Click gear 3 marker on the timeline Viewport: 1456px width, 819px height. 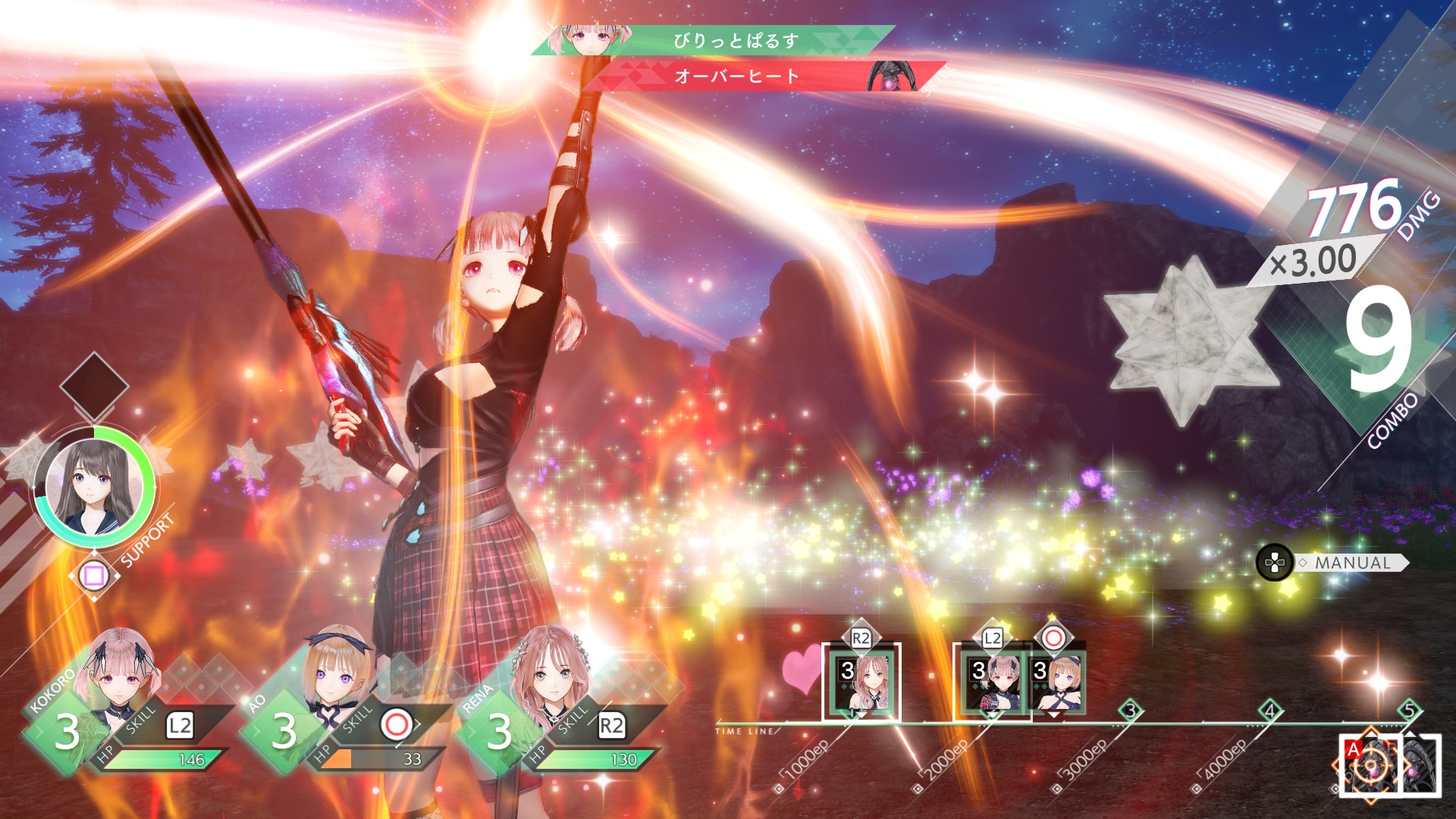click(x=1131, y=711)
